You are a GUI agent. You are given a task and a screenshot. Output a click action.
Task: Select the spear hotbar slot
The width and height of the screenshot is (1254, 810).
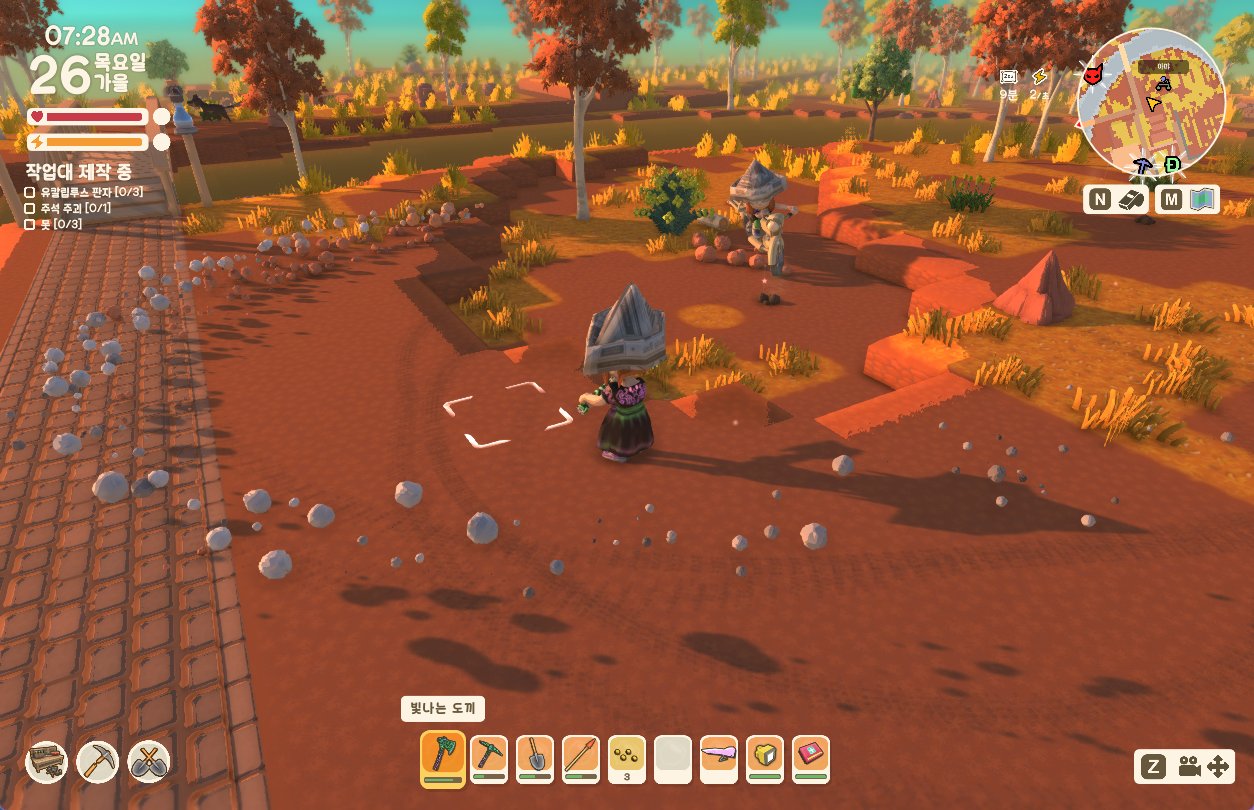point(581,759)
